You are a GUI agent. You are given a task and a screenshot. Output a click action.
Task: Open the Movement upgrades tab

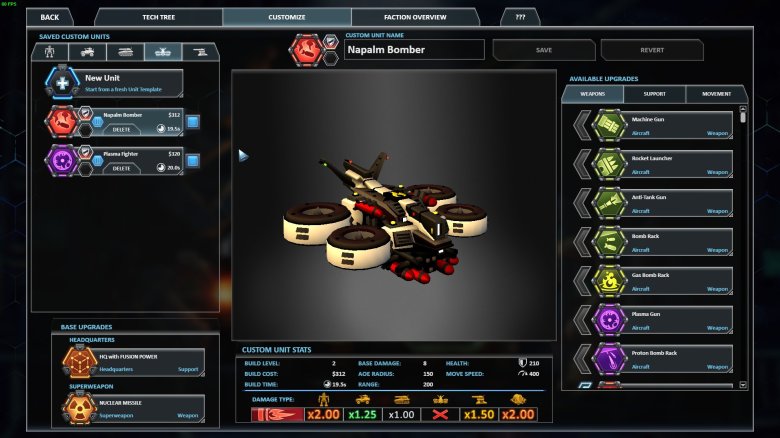pos(716,94)
